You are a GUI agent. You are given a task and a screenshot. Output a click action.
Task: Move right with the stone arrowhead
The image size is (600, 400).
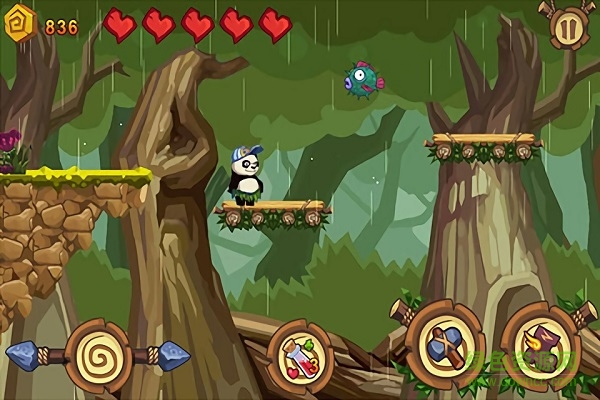tap(174, 353)
